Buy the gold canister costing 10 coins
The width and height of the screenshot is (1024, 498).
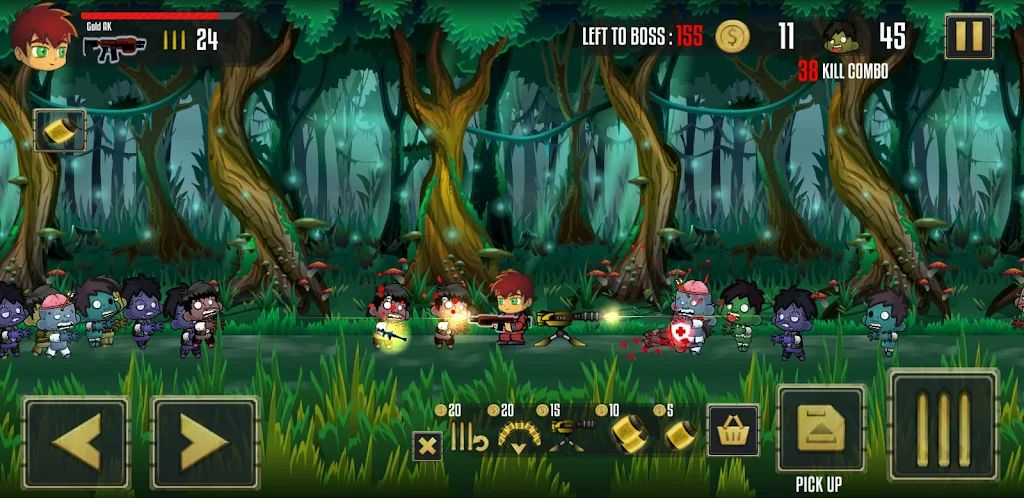pos(629,435)
